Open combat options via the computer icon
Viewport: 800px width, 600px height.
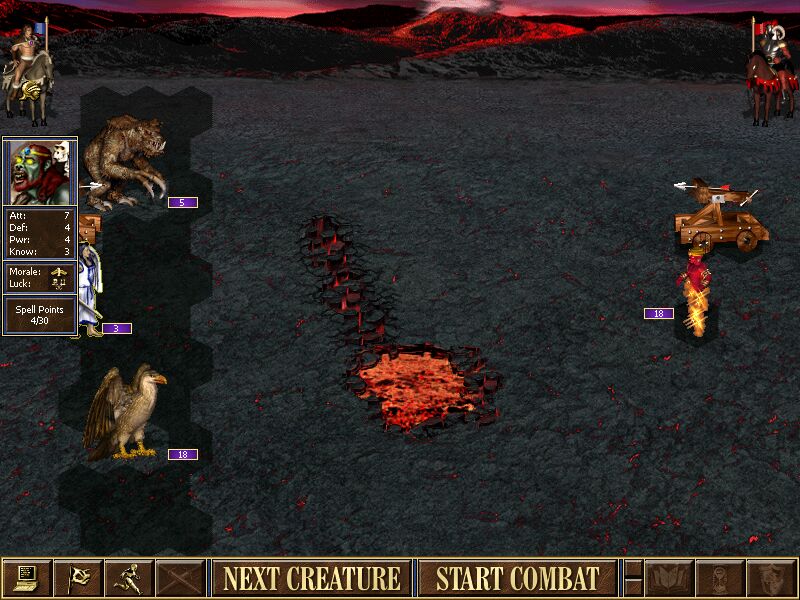pos(26,578)
